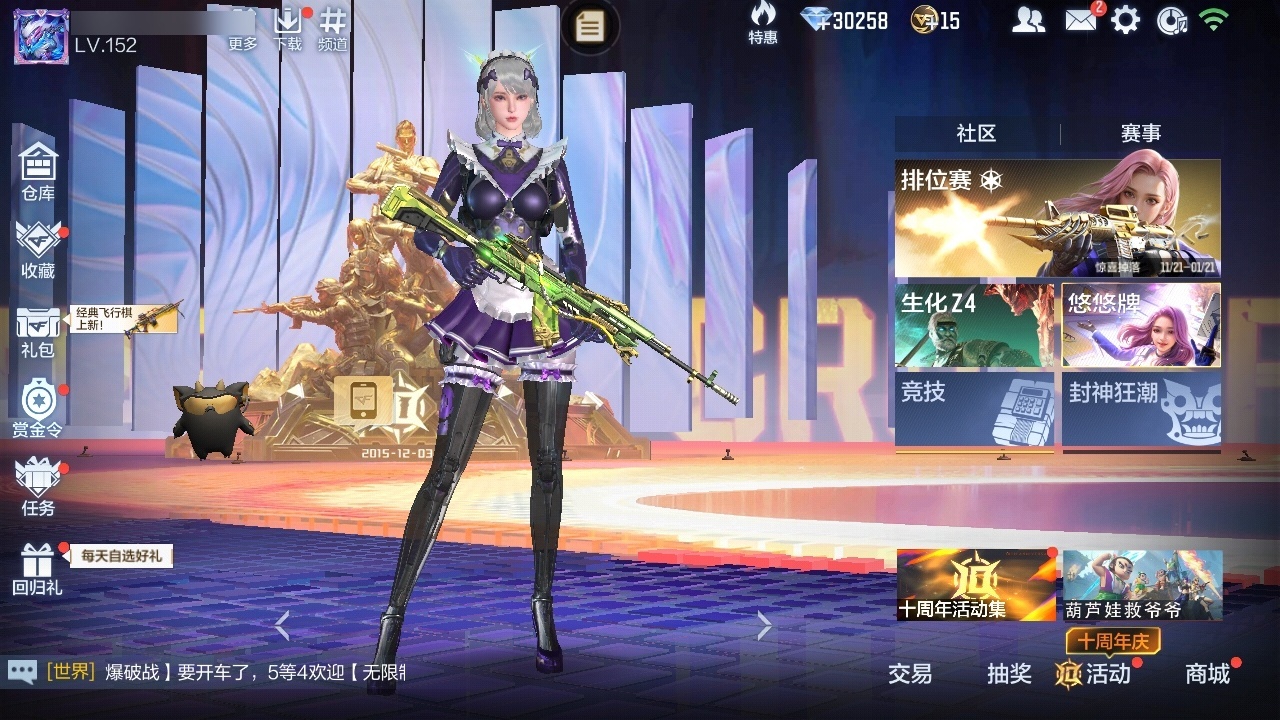
Task: Open the 特惠 special offers flame icon
Action: tap(763, 23)
